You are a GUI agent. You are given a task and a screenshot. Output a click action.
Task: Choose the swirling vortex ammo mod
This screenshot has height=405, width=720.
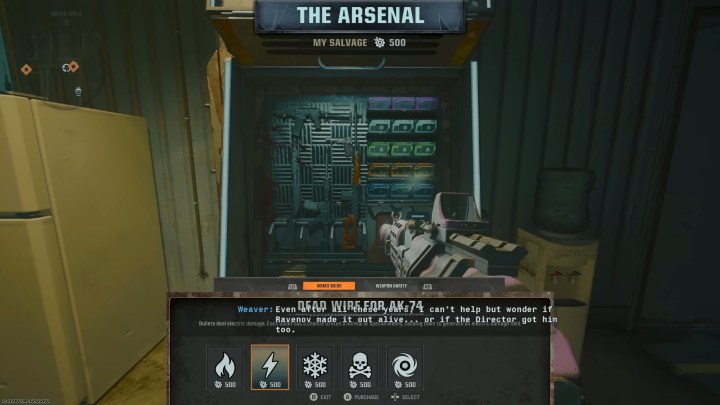click(405, 366)
